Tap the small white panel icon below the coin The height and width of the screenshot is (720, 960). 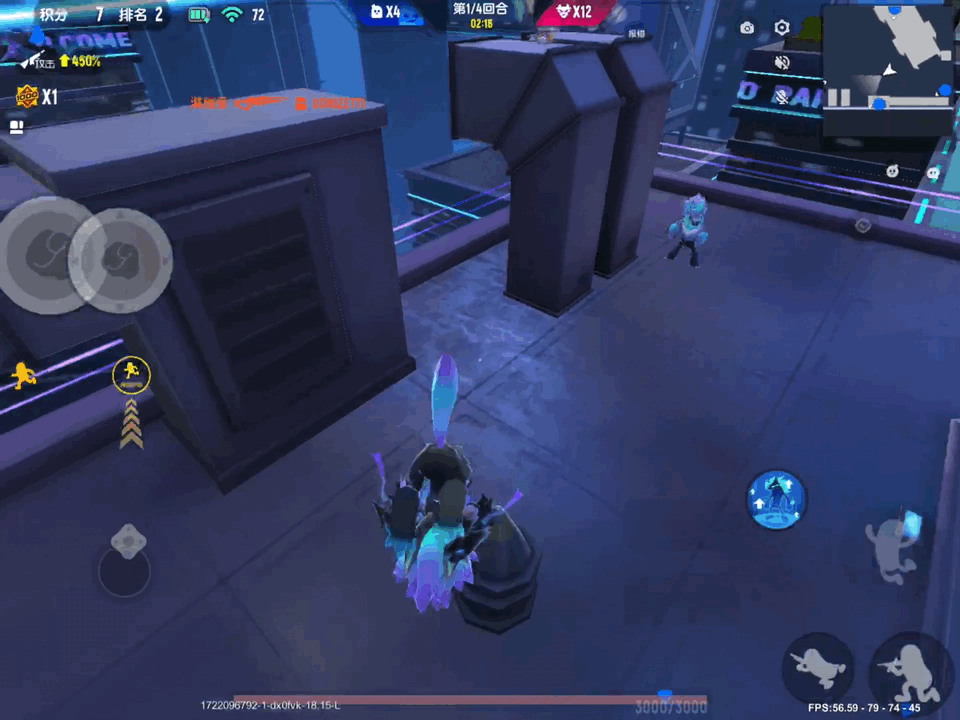click(16, 127)
